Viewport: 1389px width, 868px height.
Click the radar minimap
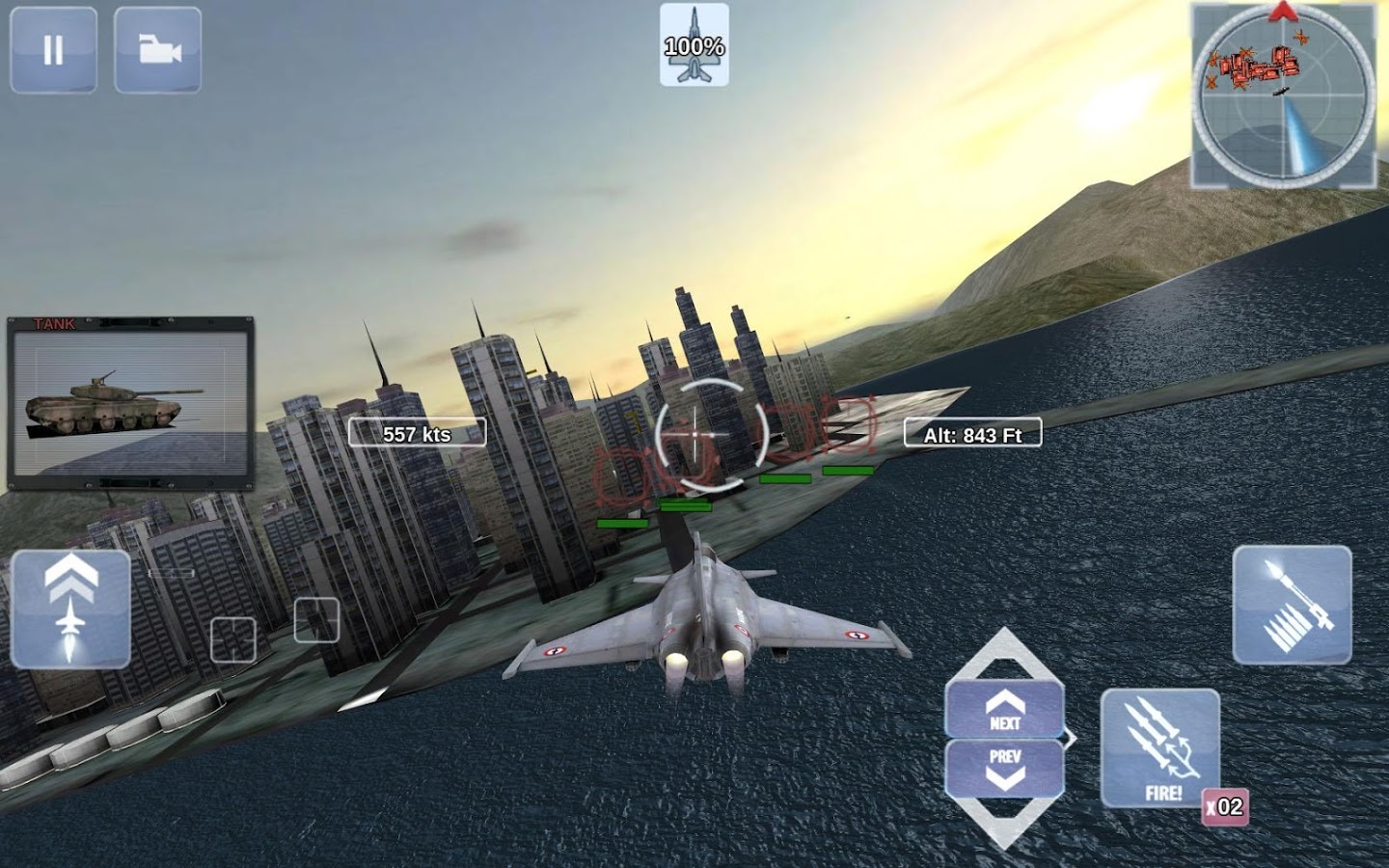tap(1283, 95)
